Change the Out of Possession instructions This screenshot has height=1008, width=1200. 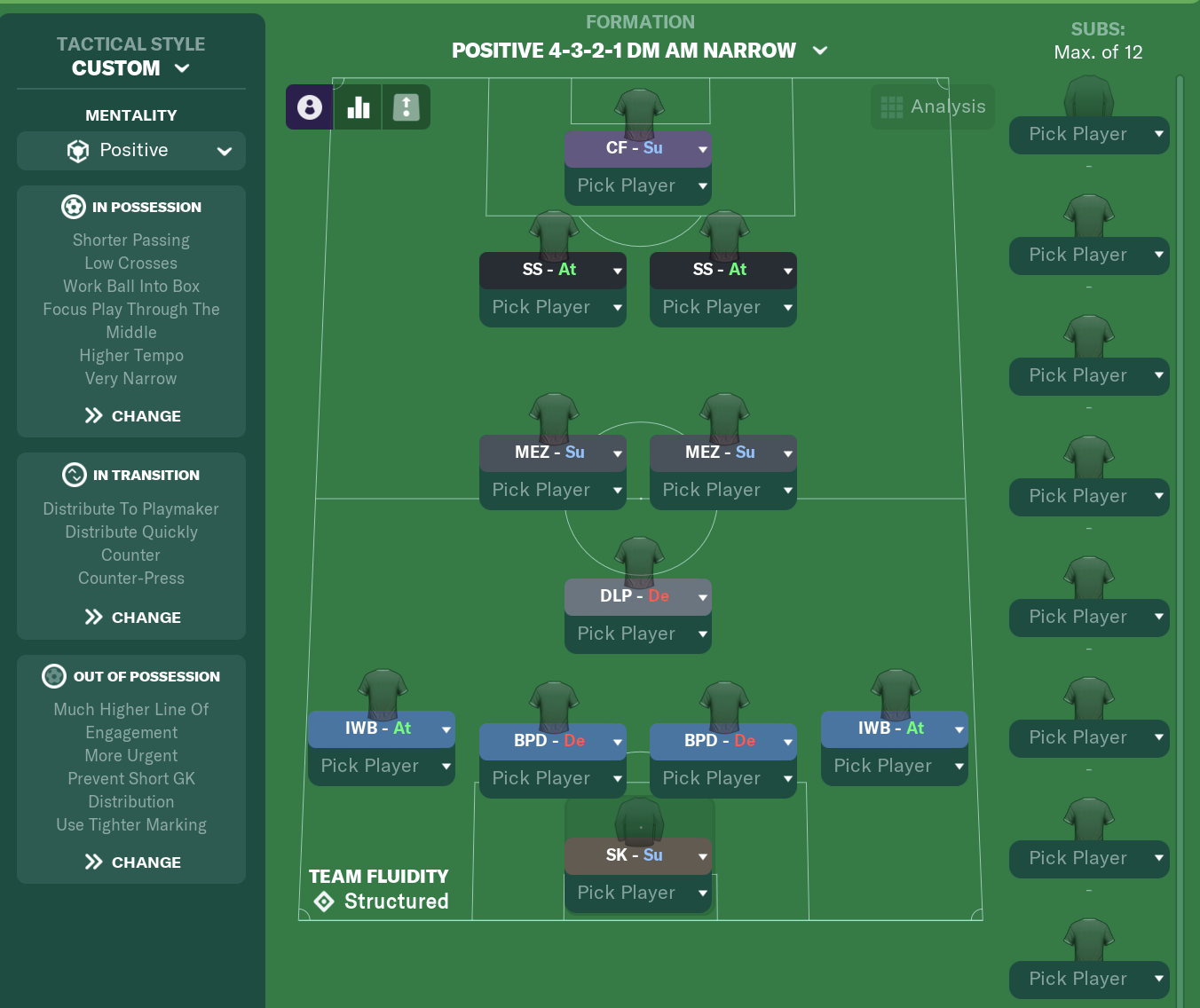133,862
